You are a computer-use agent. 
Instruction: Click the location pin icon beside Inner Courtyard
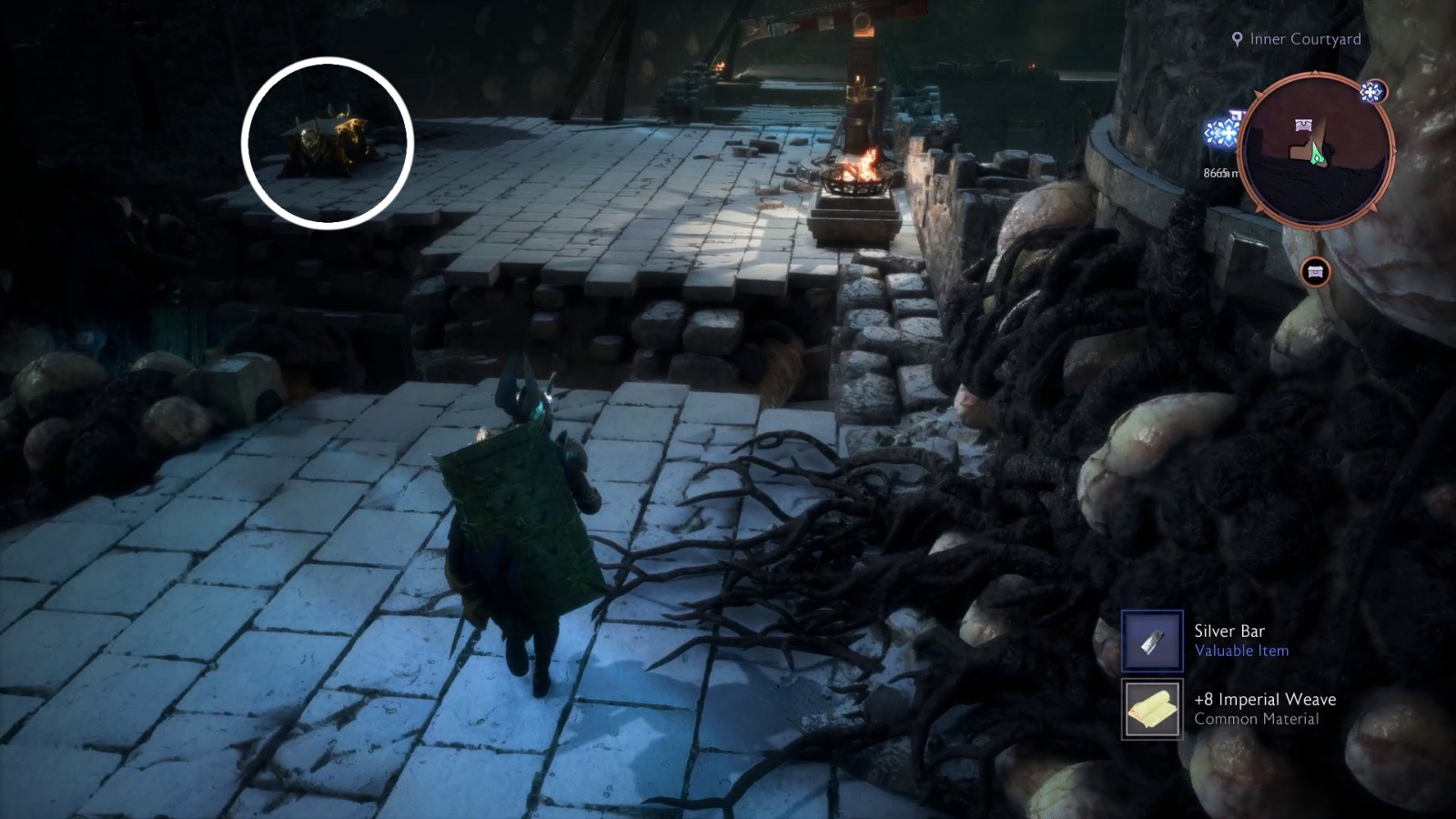(x=1236, y=39)
